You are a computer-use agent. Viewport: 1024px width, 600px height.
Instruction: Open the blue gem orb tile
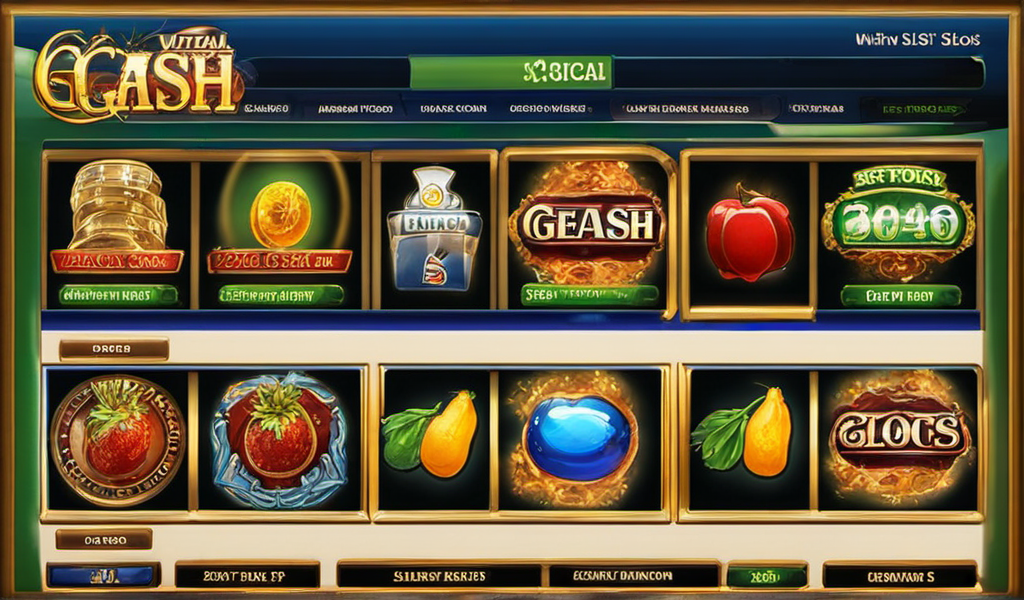click(x=578, y=436)
